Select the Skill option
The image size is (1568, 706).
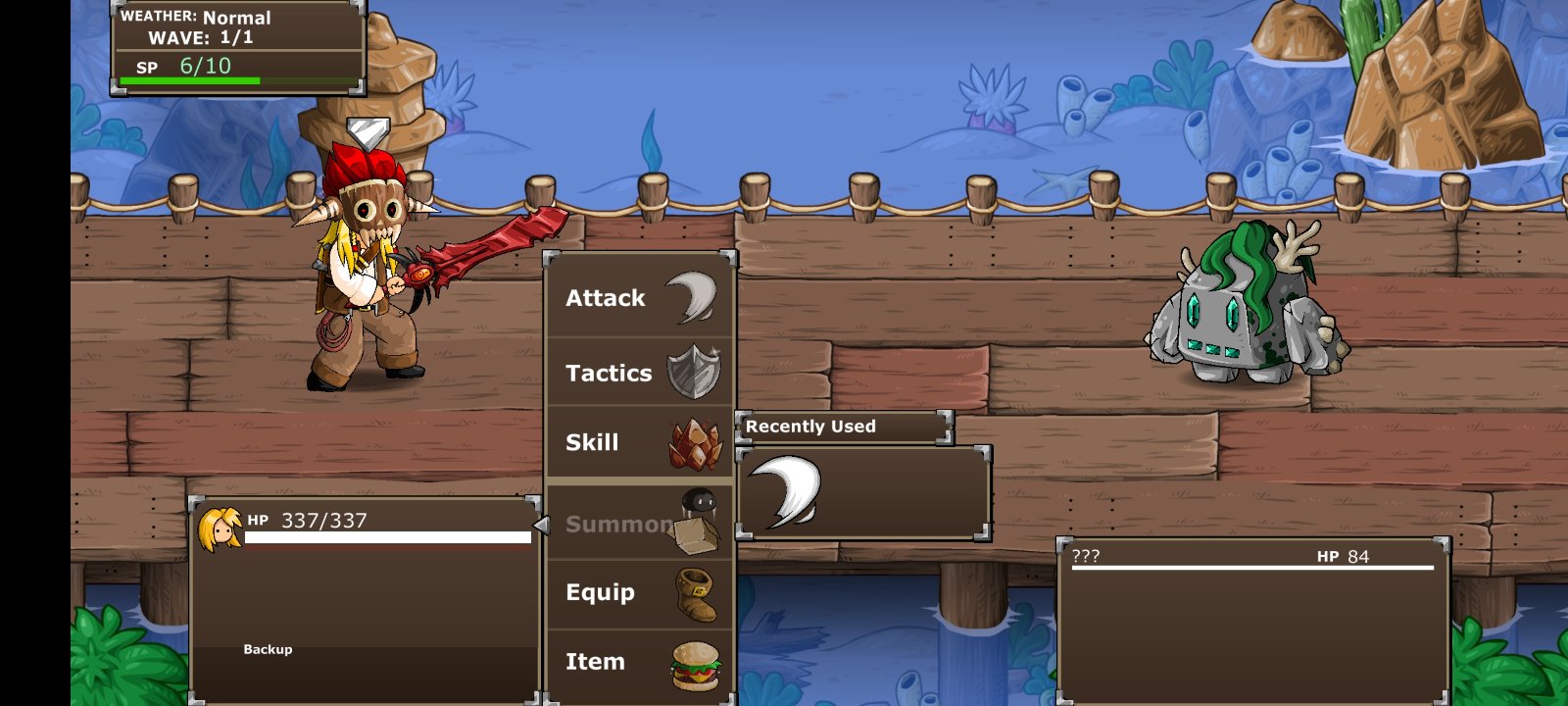[640, 442]
